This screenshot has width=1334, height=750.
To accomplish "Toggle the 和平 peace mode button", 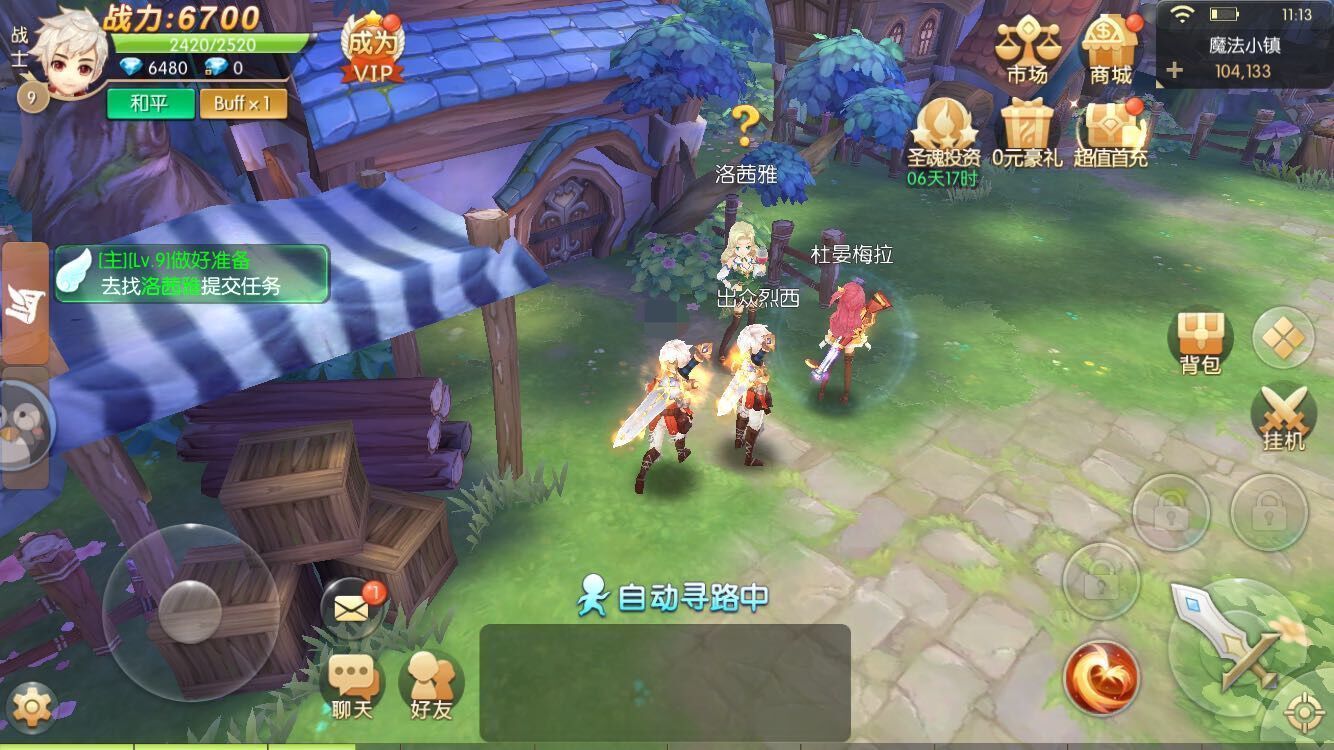I will pyautogui.click(x=149, y=103).
